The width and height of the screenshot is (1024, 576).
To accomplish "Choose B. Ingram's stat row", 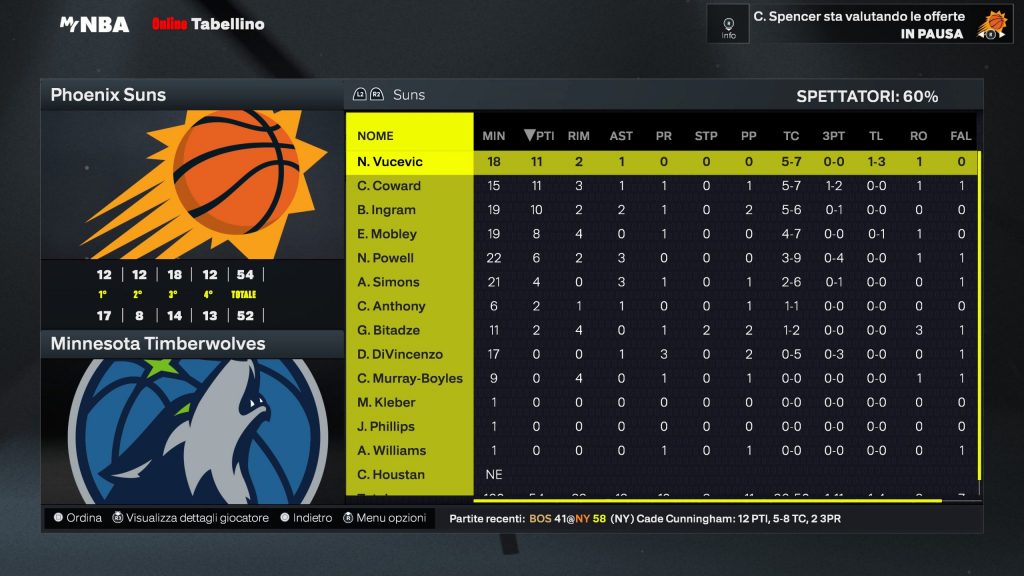I will 386,210.
